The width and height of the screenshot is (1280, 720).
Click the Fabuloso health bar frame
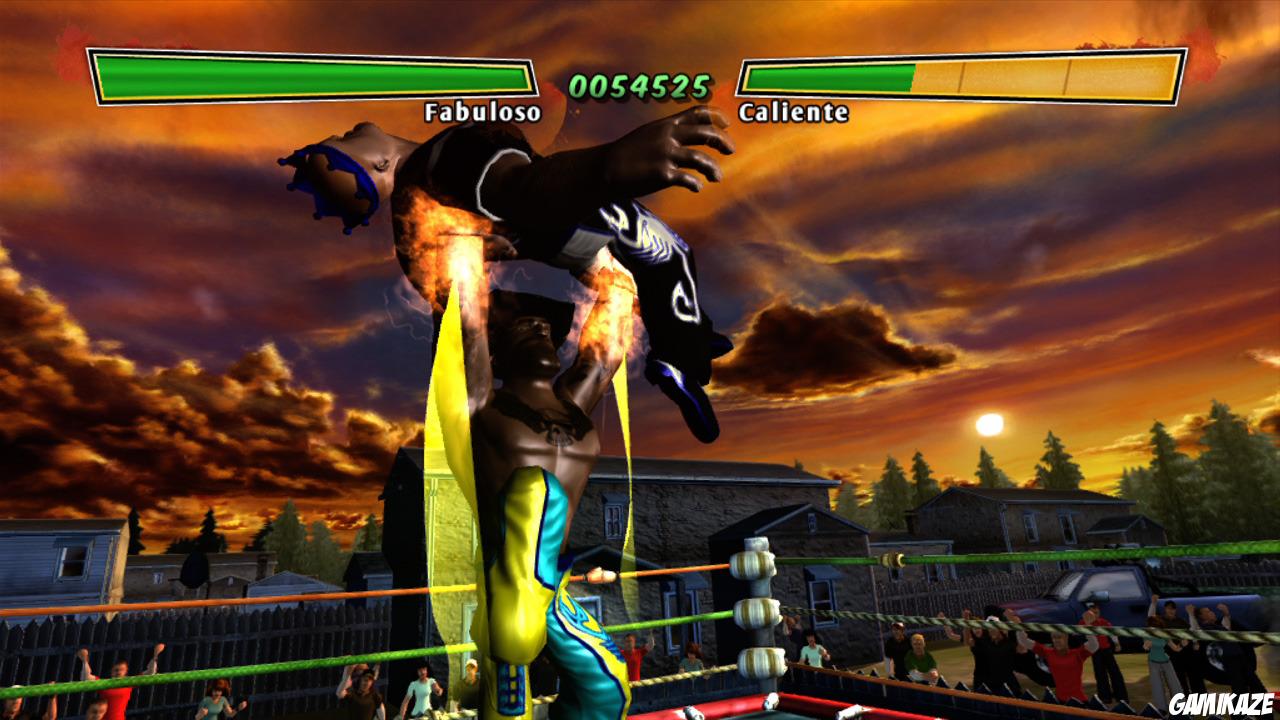tap(310, 77)
